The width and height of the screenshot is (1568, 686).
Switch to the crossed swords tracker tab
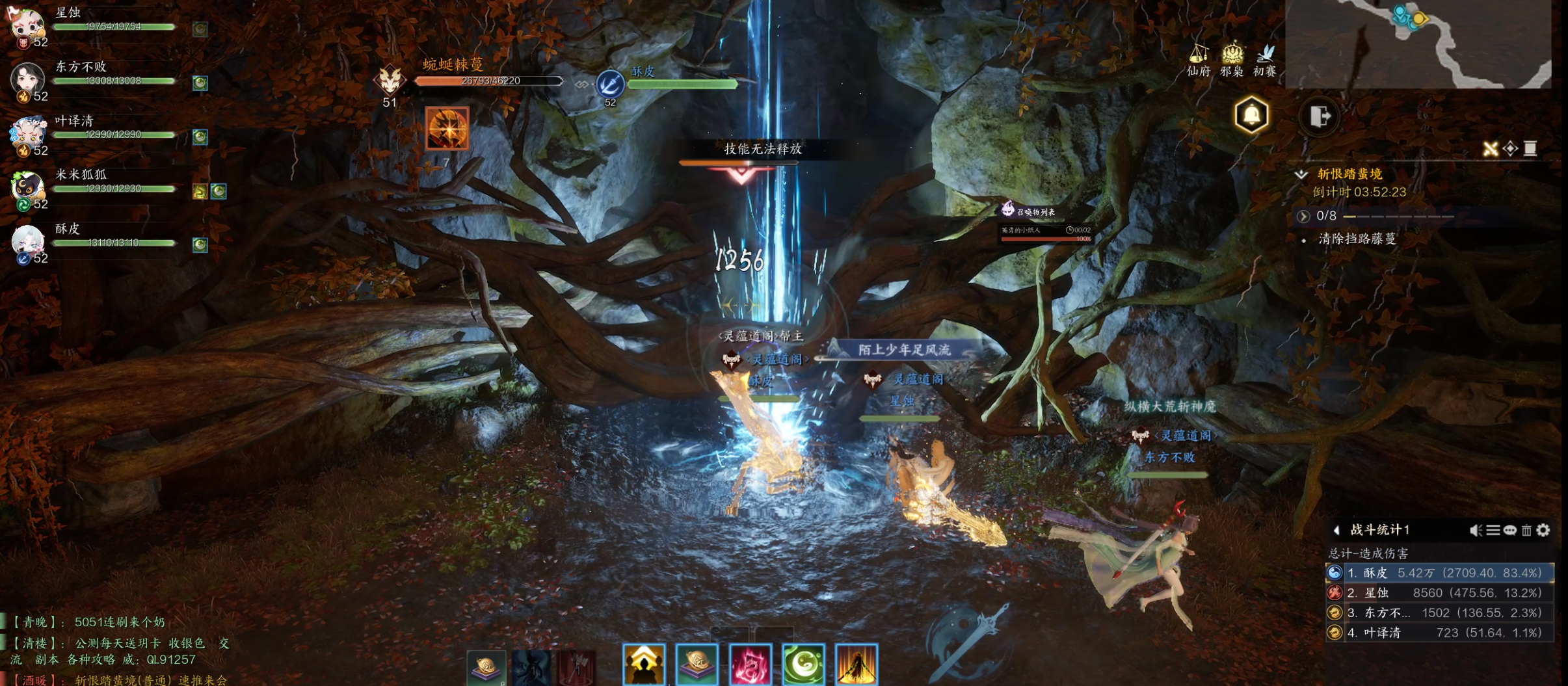point(1490,149)
